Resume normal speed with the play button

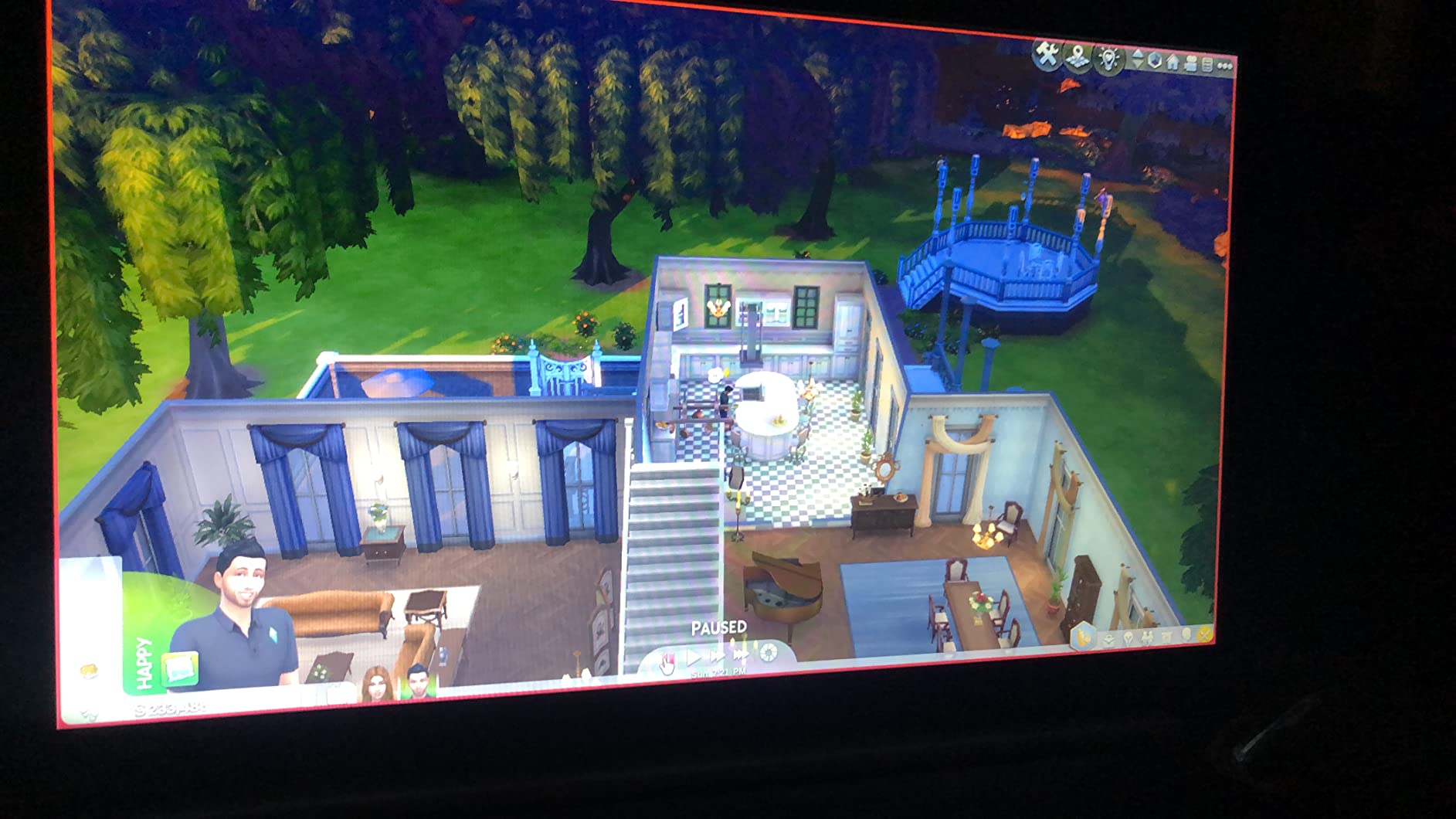694,657
